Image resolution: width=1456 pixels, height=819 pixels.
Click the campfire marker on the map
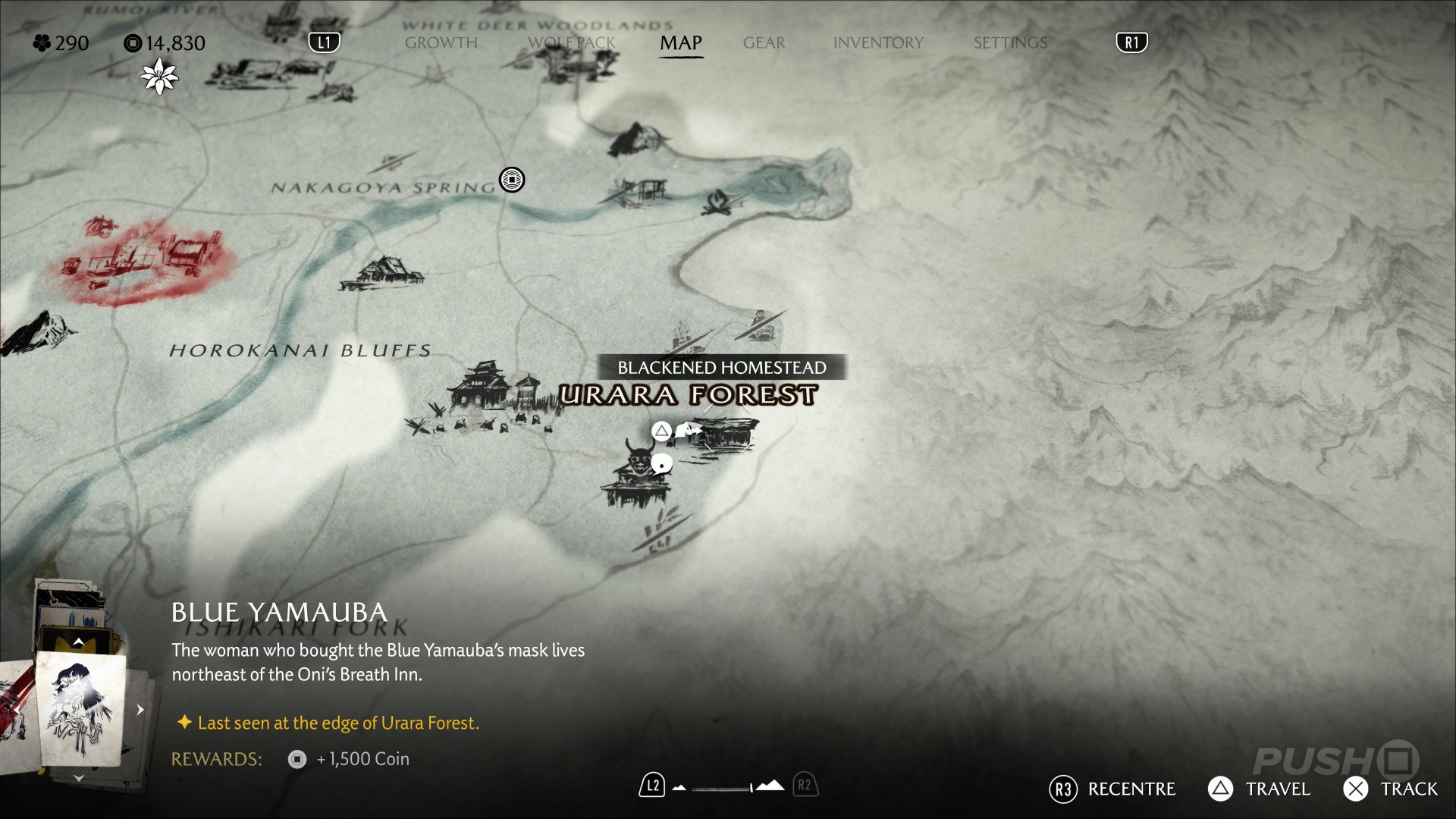point(717,202)
